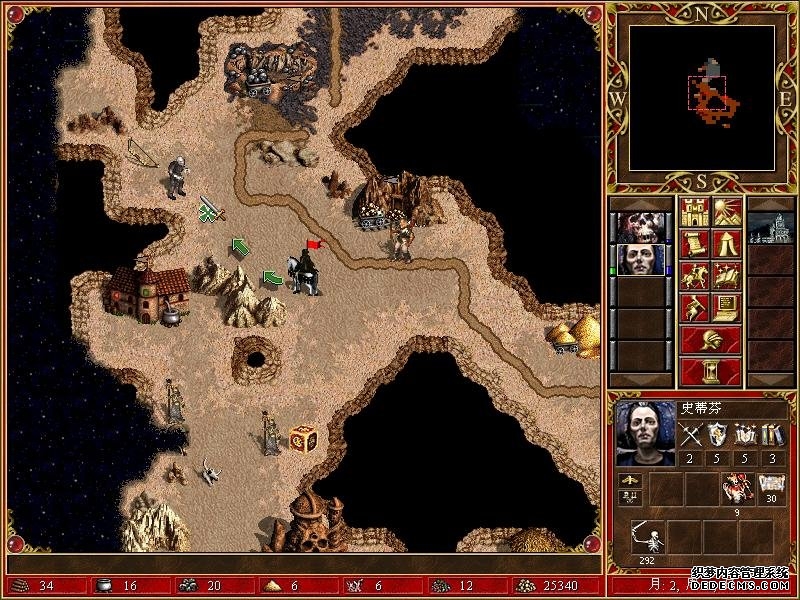Select next hero with helmet button

[711, 338]
